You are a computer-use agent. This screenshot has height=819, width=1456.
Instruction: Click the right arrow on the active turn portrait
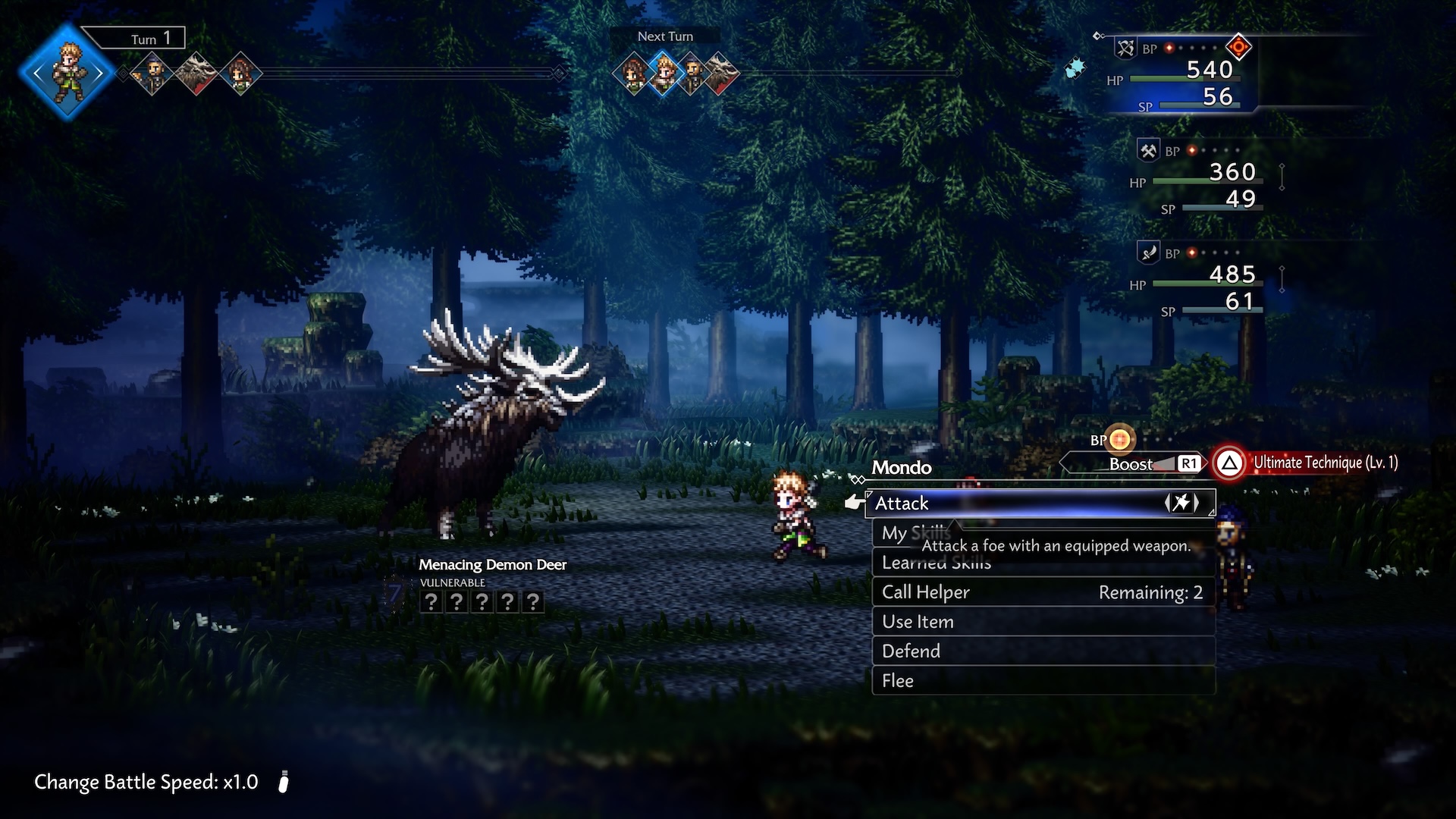click(99, 73)
